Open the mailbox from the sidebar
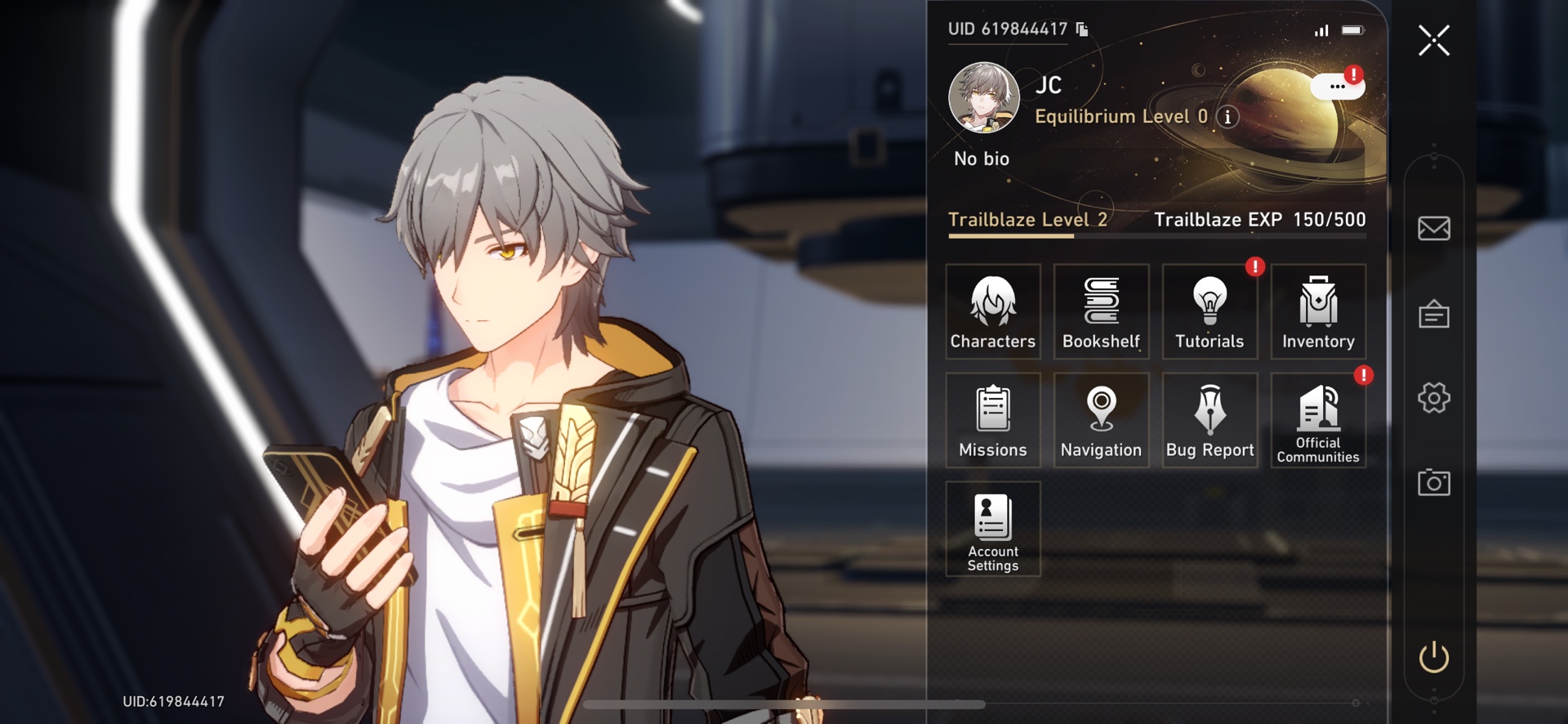1568x724 pixels. pos(1435,229)
